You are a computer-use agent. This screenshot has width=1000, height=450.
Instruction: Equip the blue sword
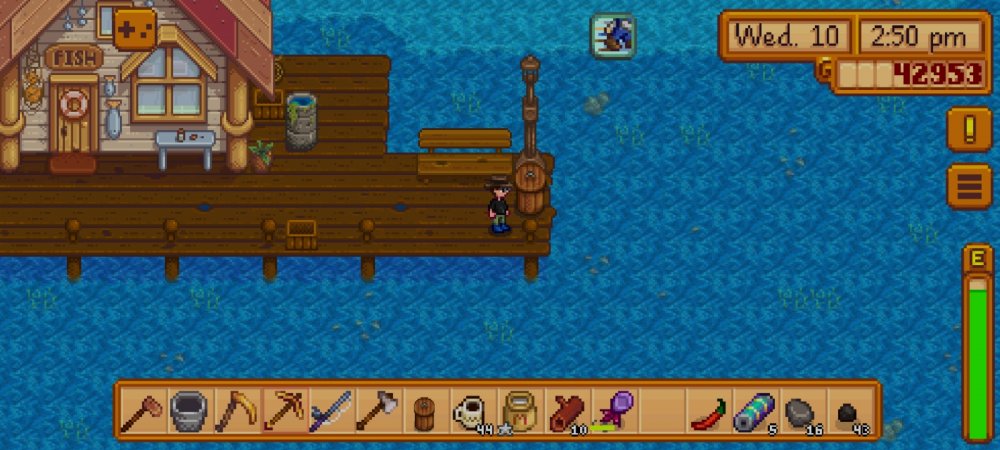point(330,411)
